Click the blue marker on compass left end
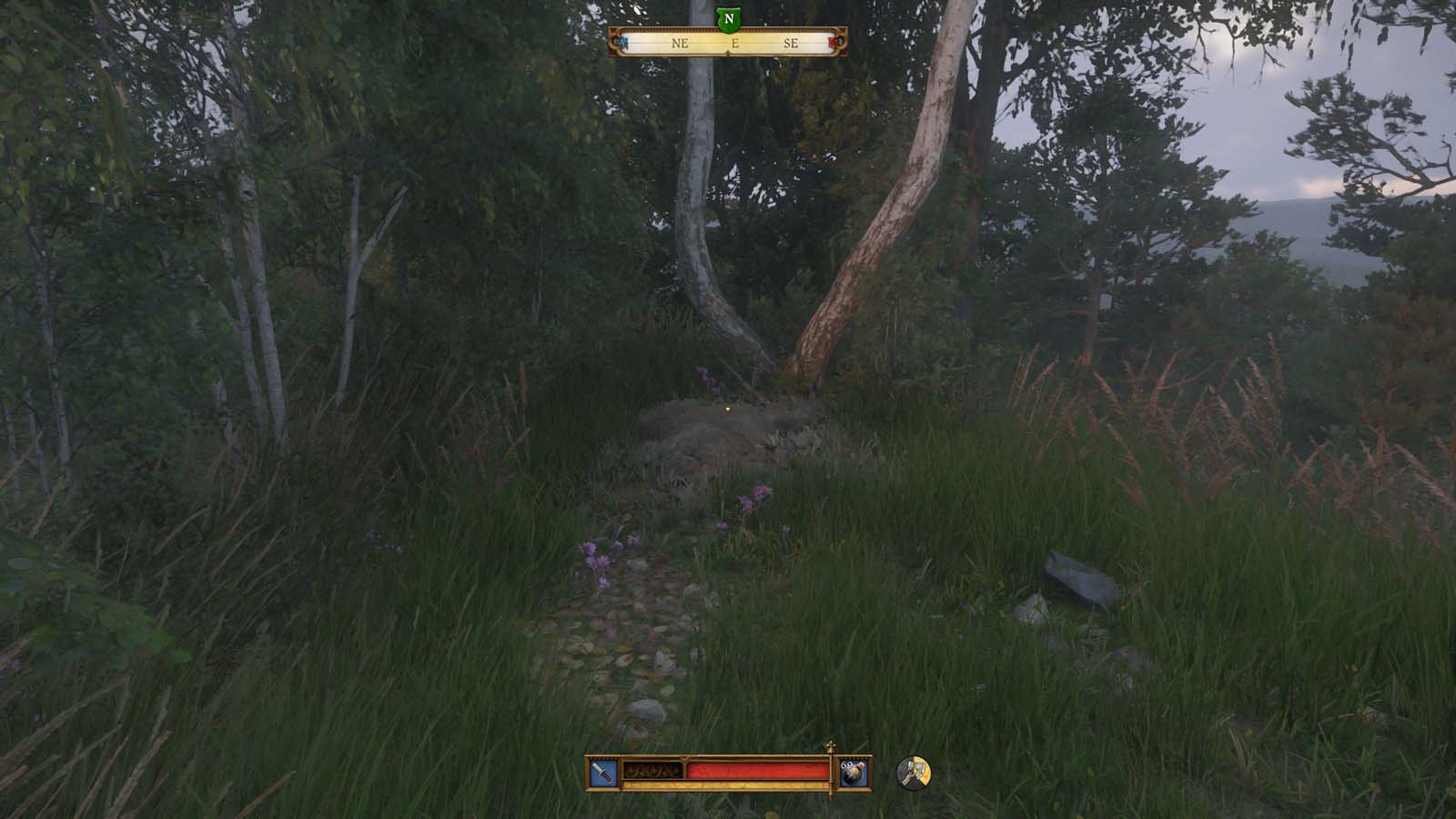The height and width of the screenshot is (819, 1456). pyautogui.click(x=621, y=42)
